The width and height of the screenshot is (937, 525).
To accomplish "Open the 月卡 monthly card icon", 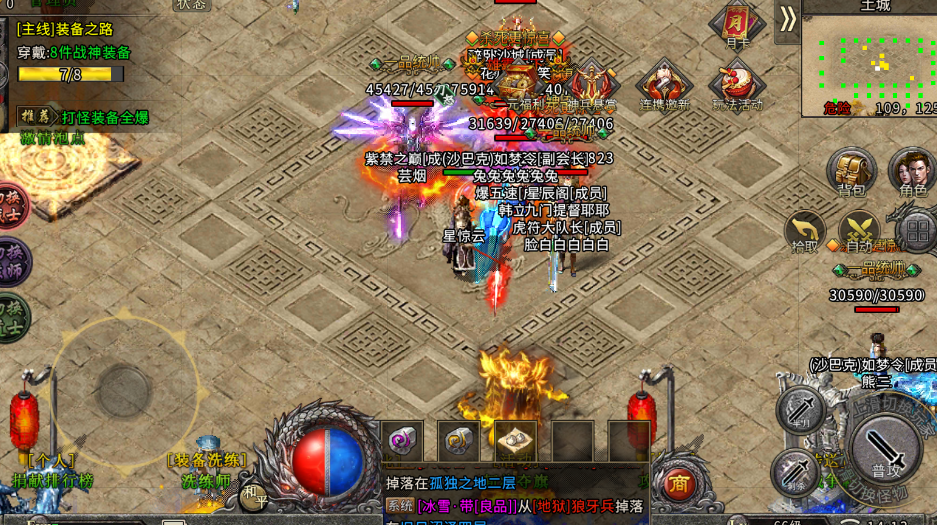I will click(737, 25).
